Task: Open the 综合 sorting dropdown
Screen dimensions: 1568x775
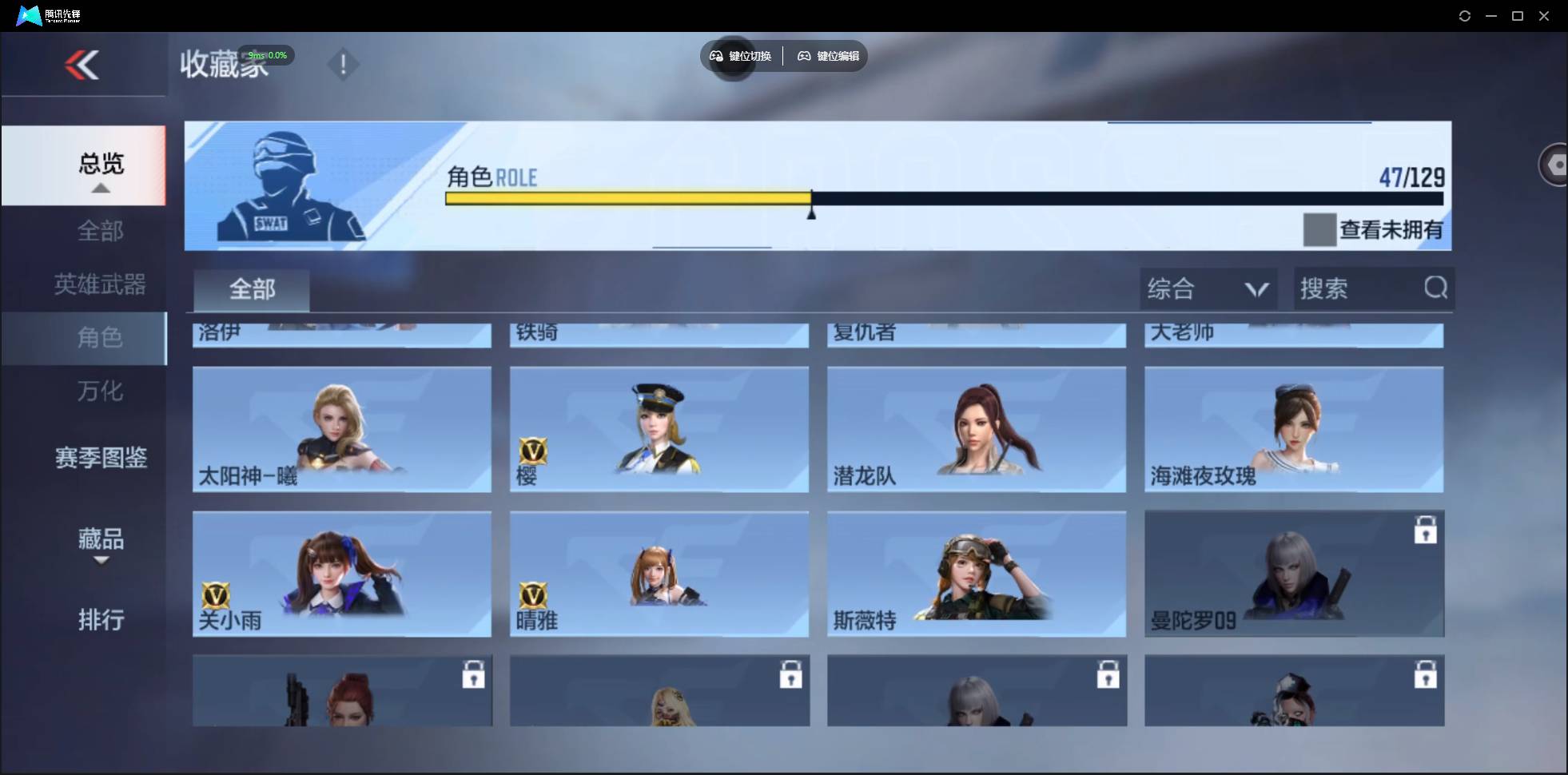Action: (x=1208, y=288)
